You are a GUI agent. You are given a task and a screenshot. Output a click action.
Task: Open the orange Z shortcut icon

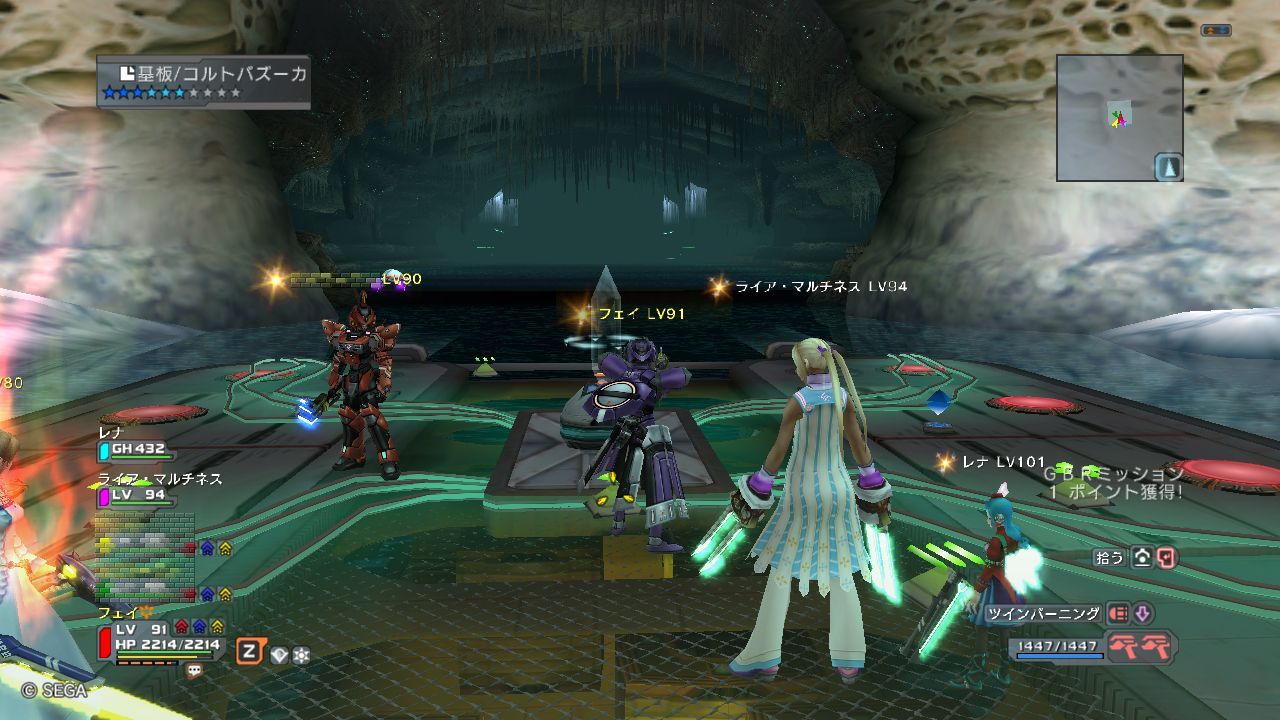click(x=250, y=652)
